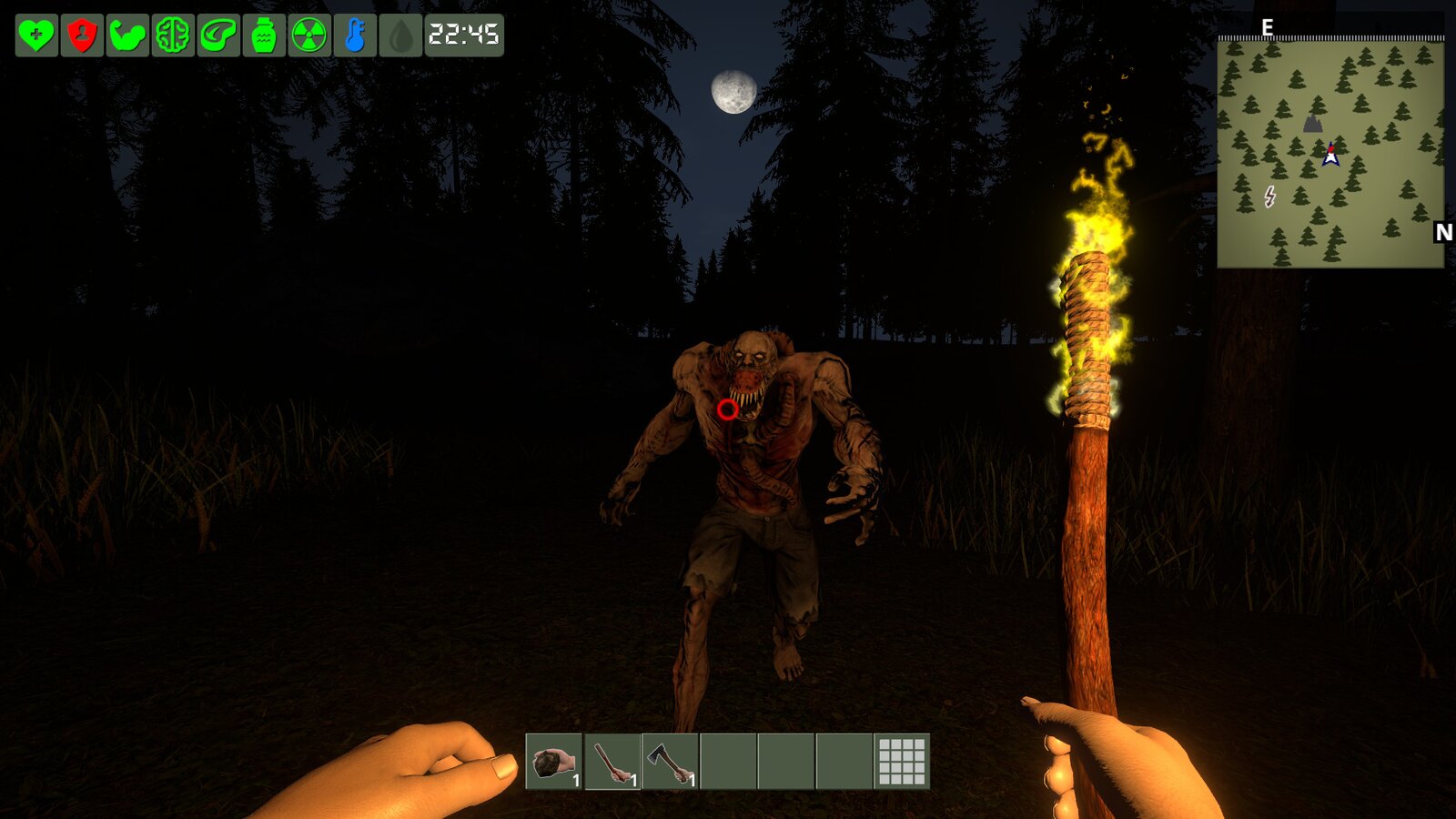Click the grey mountain marker on minimap
The image size is (1456, 819).
coord(1312,123)
